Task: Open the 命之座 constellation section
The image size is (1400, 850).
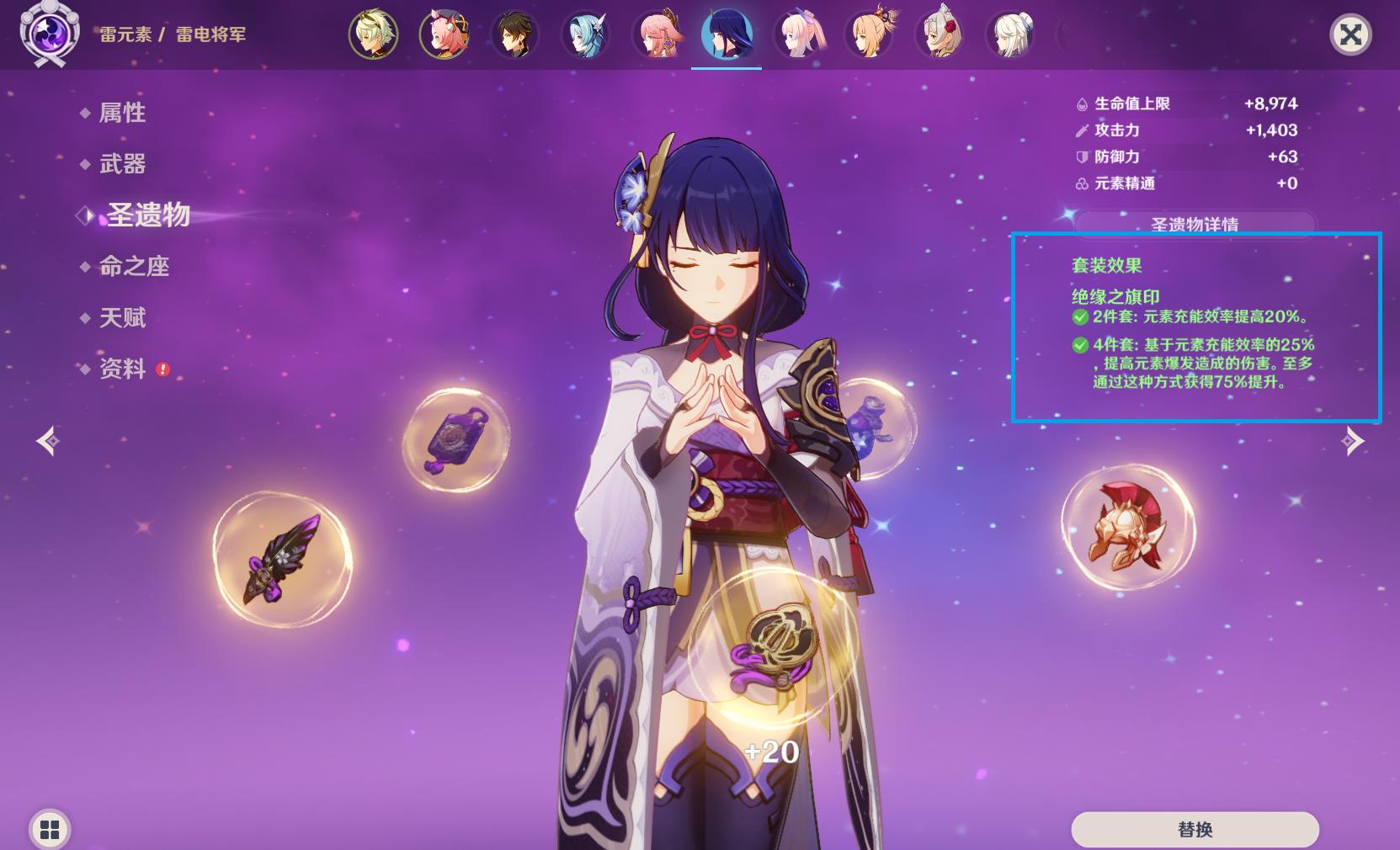Action: point(134,267)
